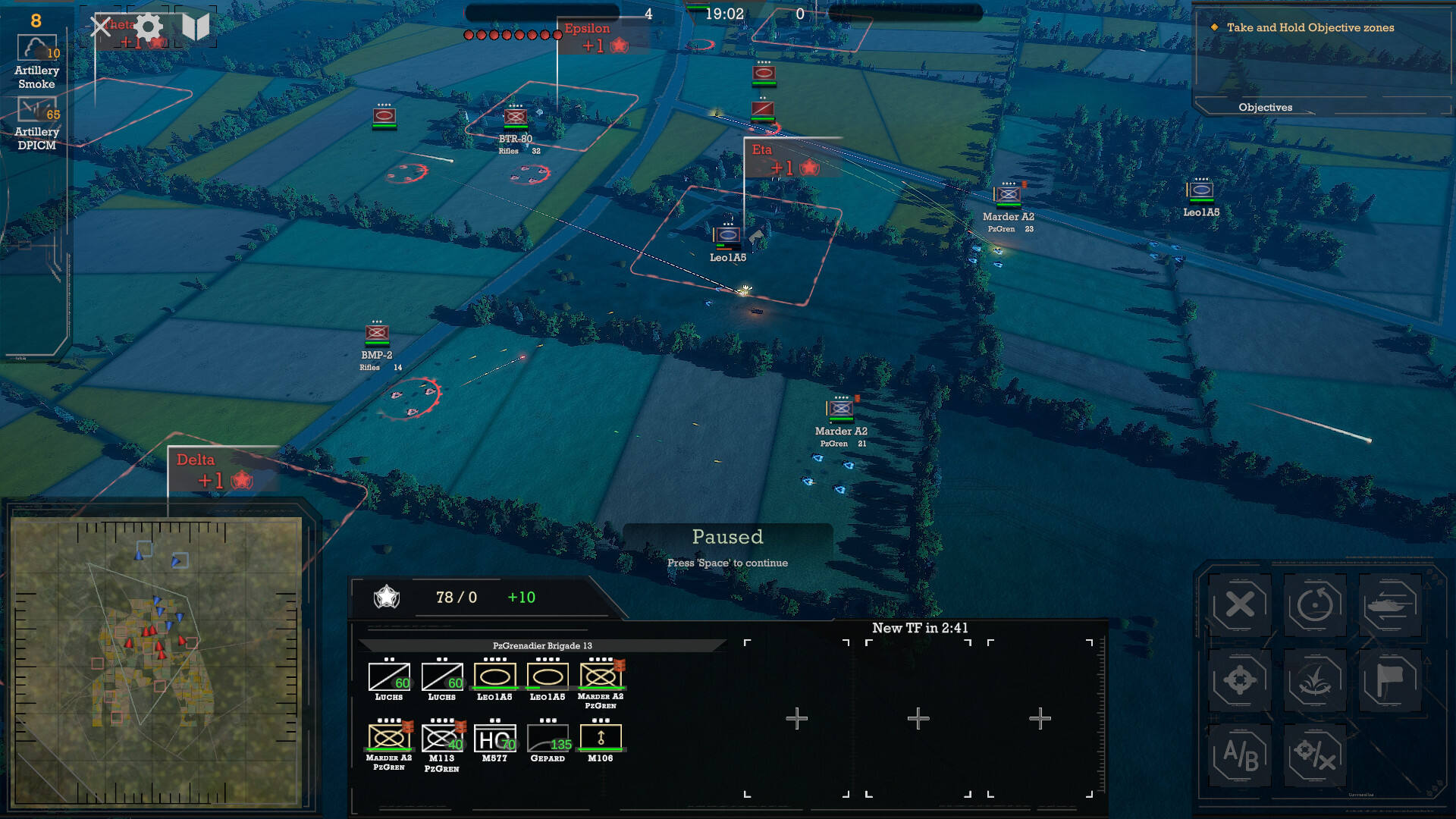The width and height of the screenshot is (1456, 819).
Task: Click the tank with arrows command
Action: tap(1390, 605)
